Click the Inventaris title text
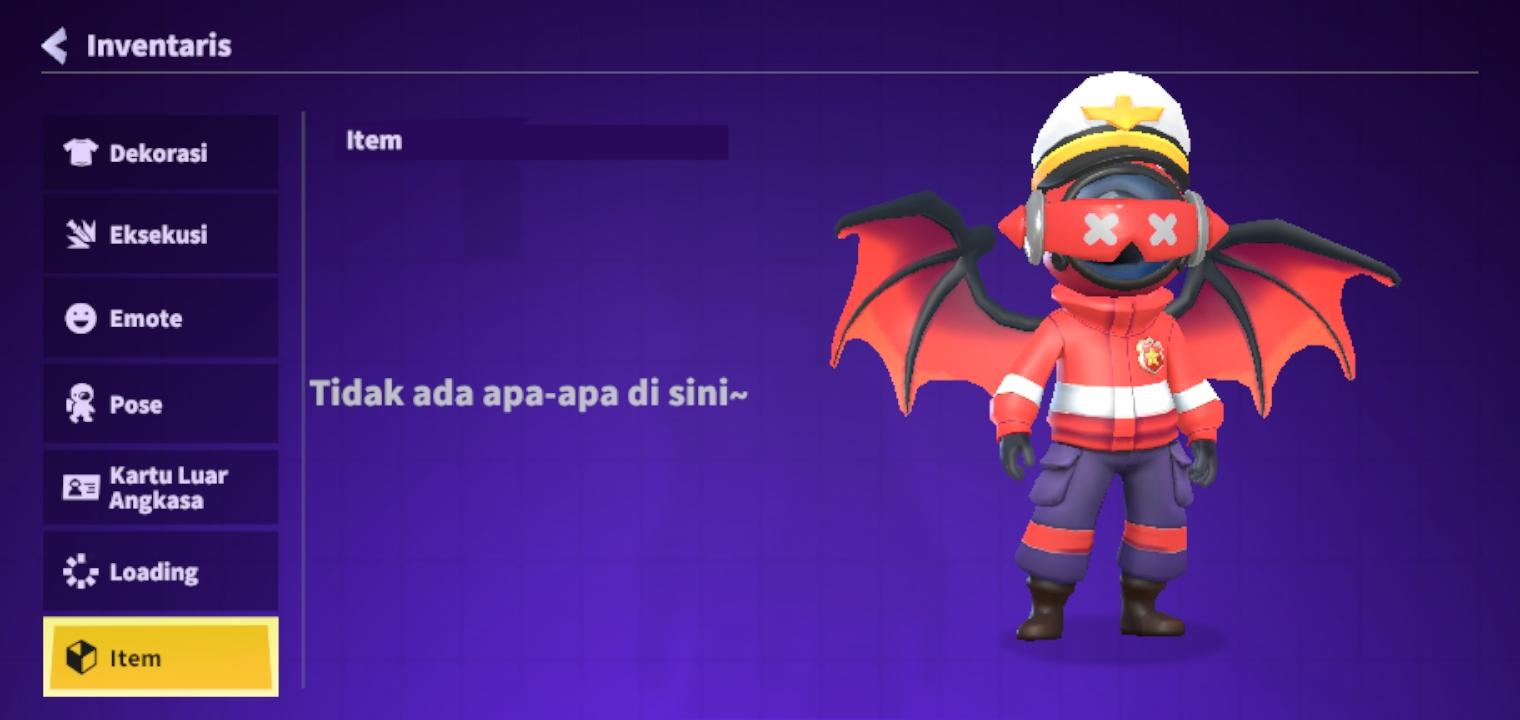Viewport: 1520px width, 720px height. pos(158,45)
